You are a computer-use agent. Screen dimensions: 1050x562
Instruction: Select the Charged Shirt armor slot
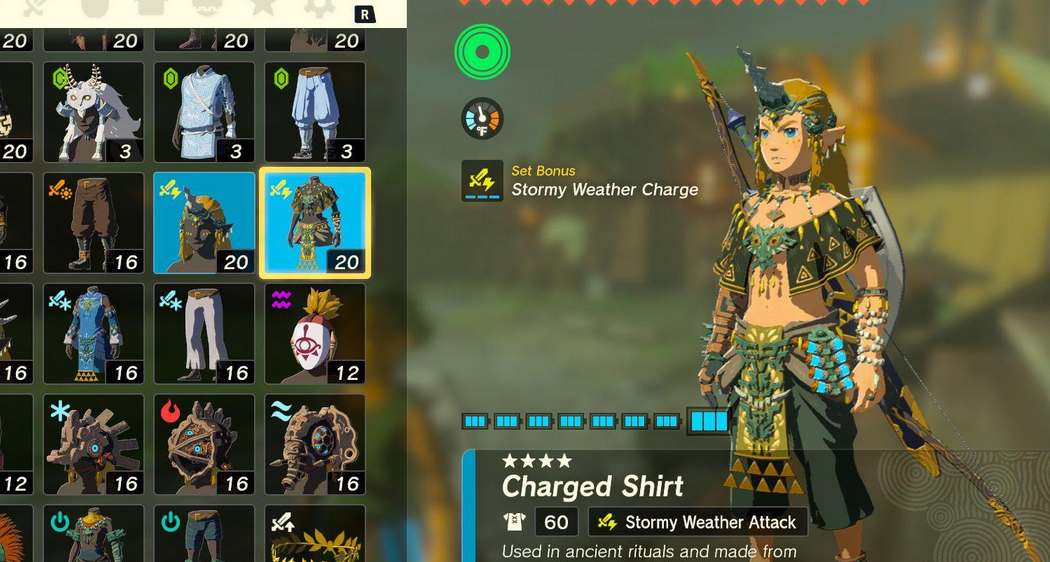click(x=315, y=222)
